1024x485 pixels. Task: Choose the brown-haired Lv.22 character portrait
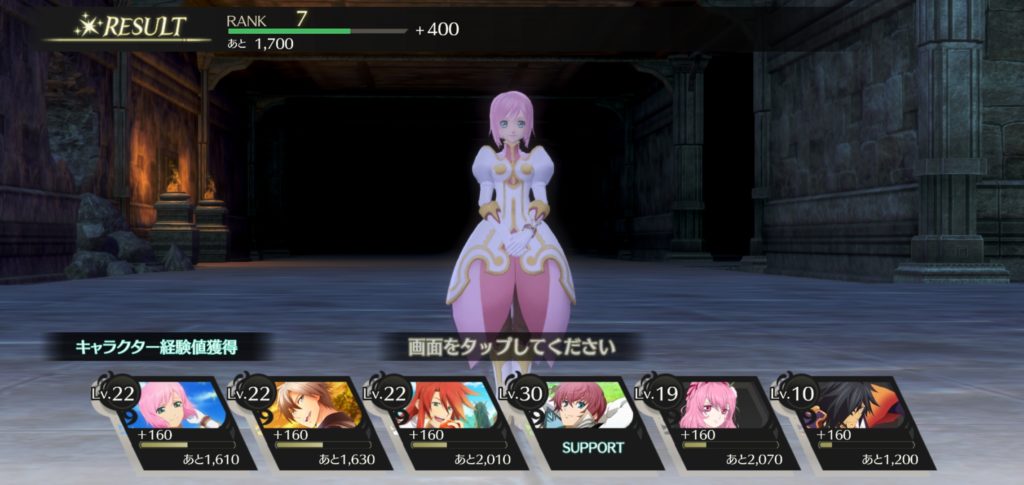coord(309,403)
